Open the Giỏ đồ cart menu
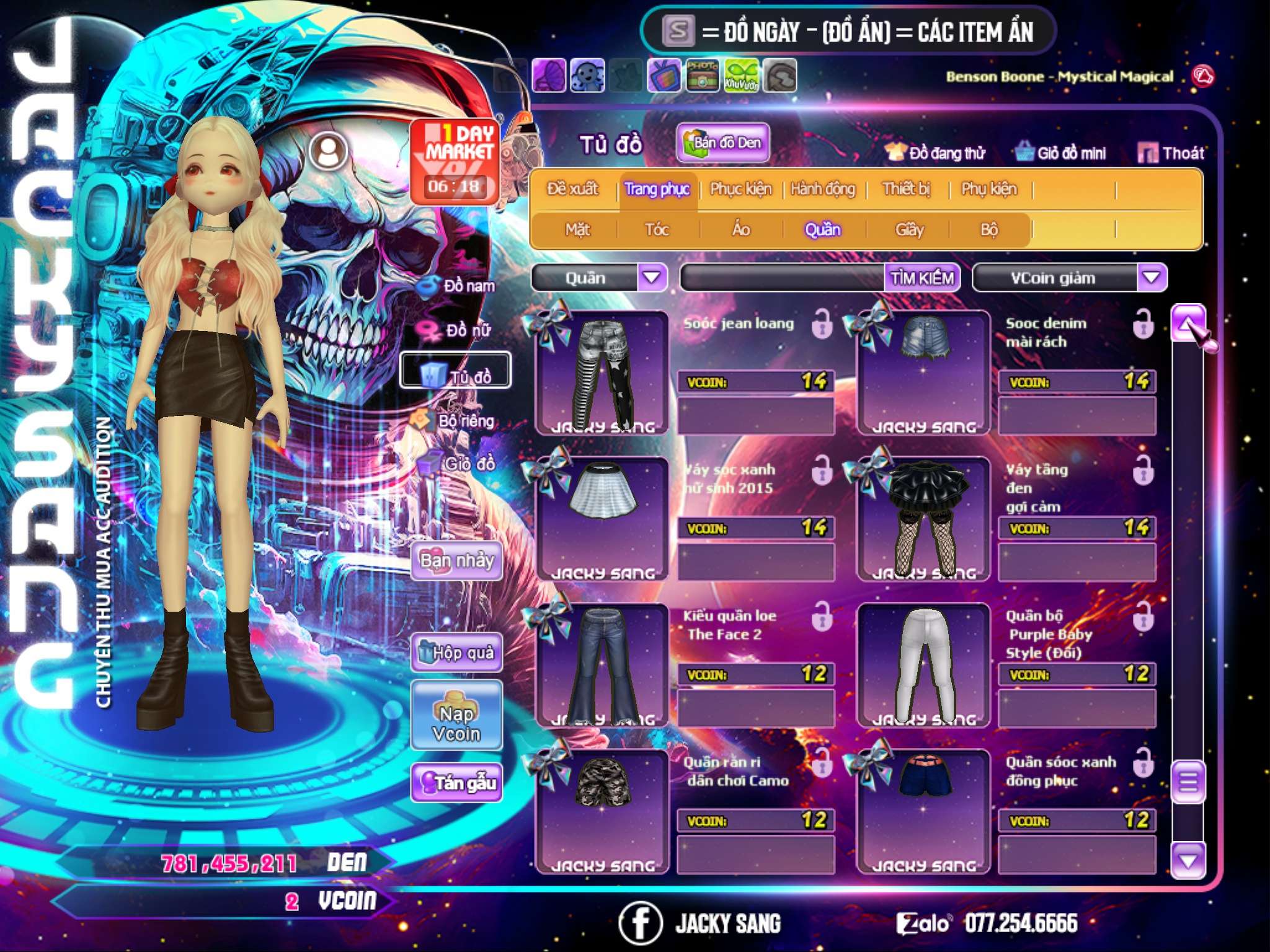Viewport: 1270px width, 952px height. [458, 463]
